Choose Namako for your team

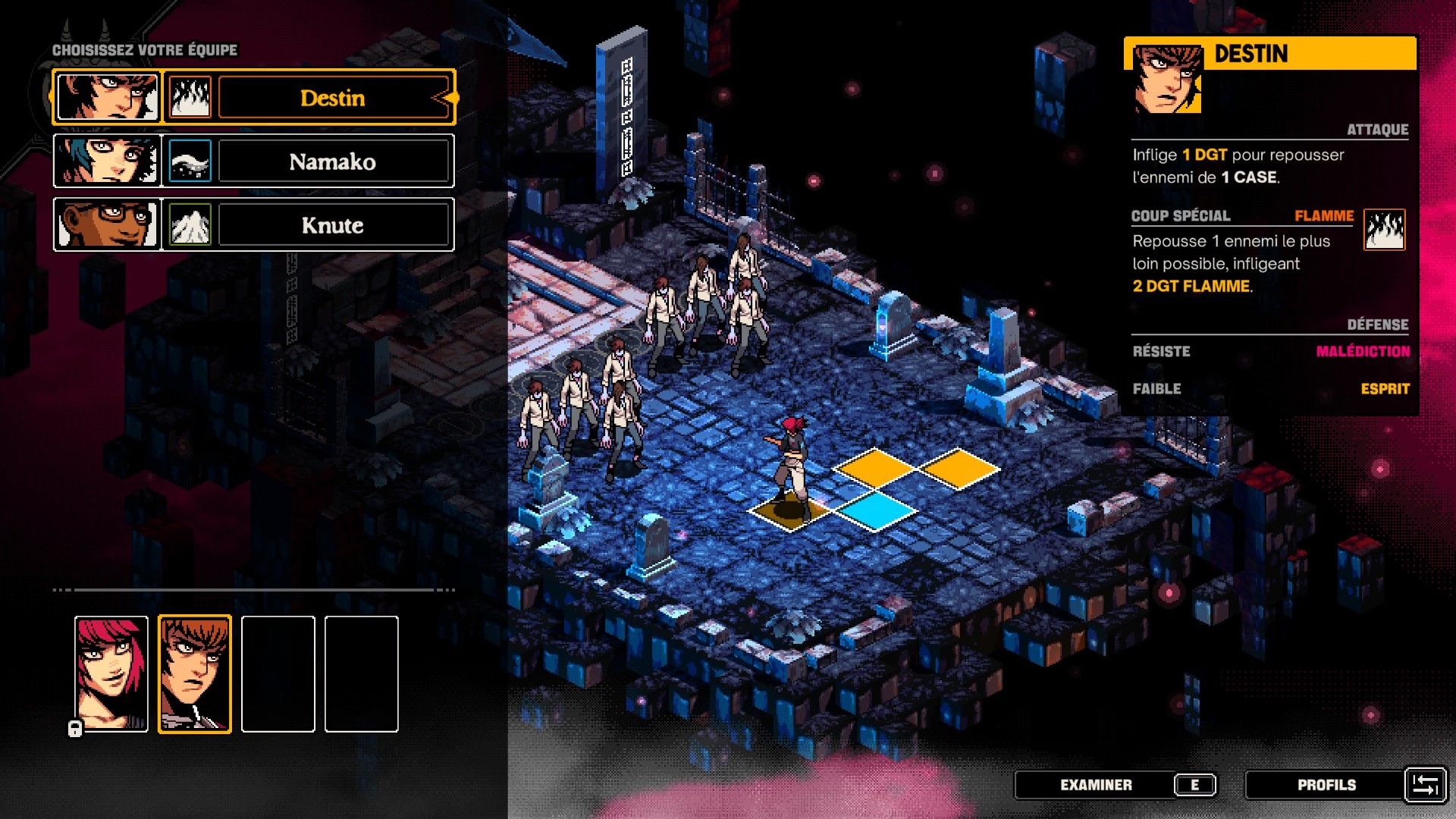(333, 162)
